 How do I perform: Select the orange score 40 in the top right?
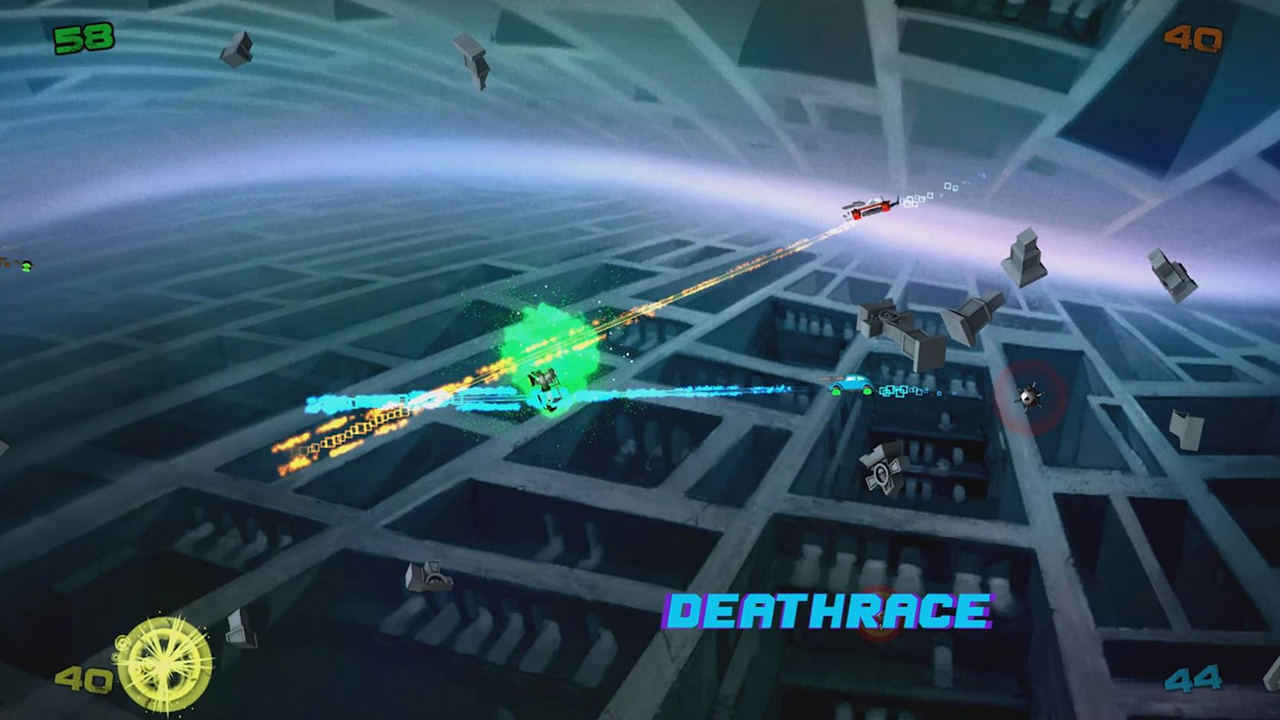(x=1192, y=40)
